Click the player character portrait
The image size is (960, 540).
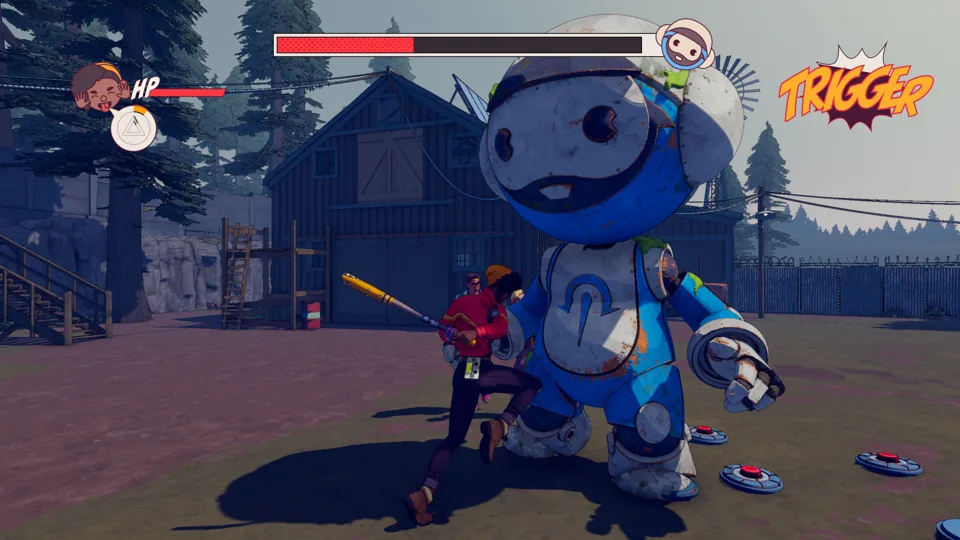pos(99,86)
